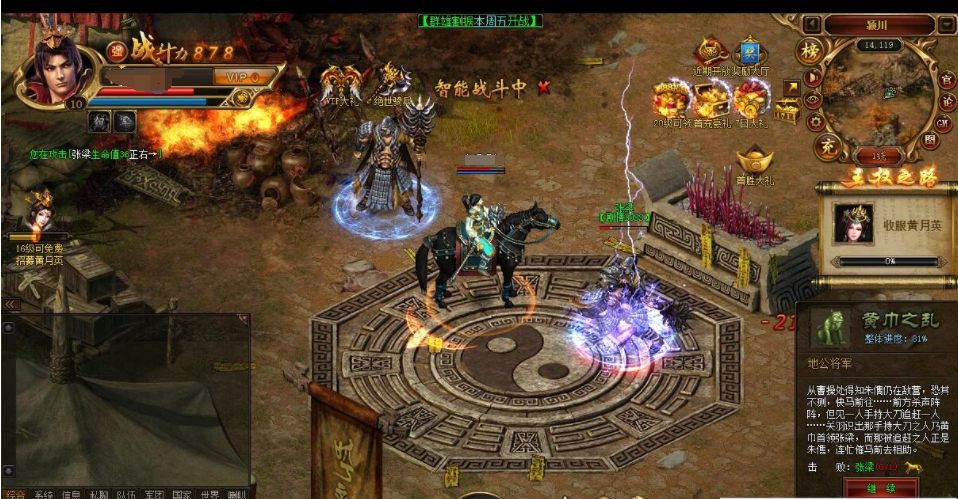Switch to the 国家 chat tab
The image size is (958, 499).
pyautogui.click(x=180, y=493)
